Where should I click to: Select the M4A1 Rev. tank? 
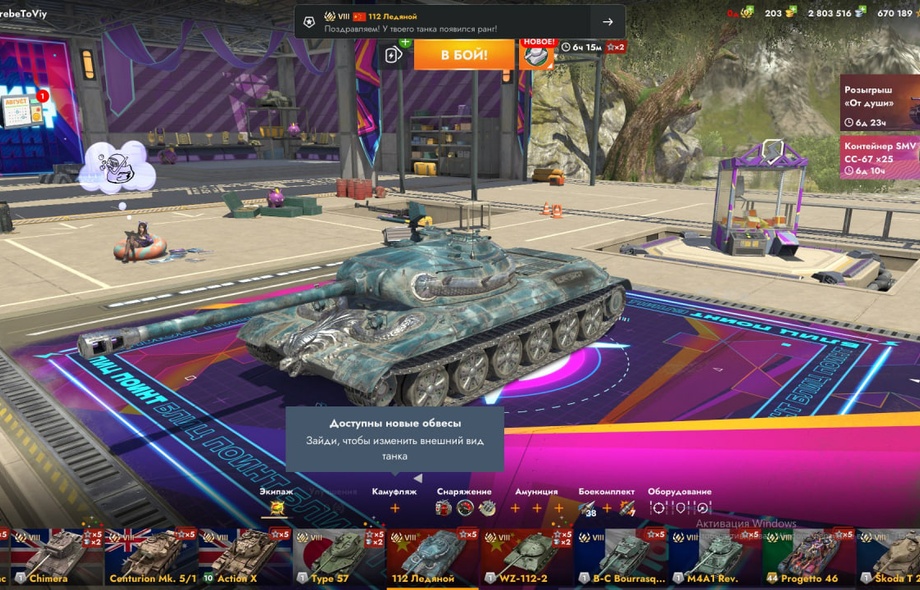pos(714,557)
